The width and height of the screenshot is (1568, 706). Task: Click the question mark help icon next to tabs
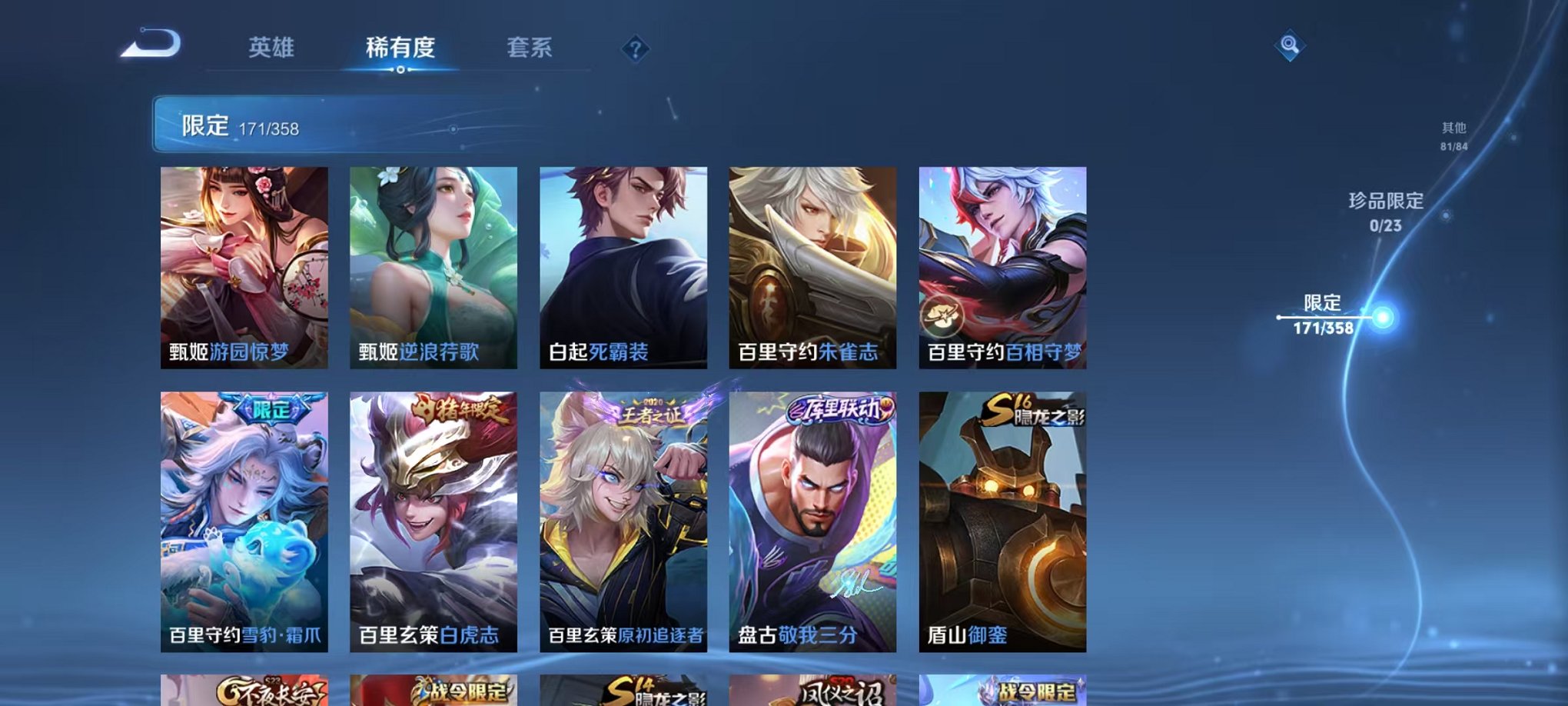(633, 50)
